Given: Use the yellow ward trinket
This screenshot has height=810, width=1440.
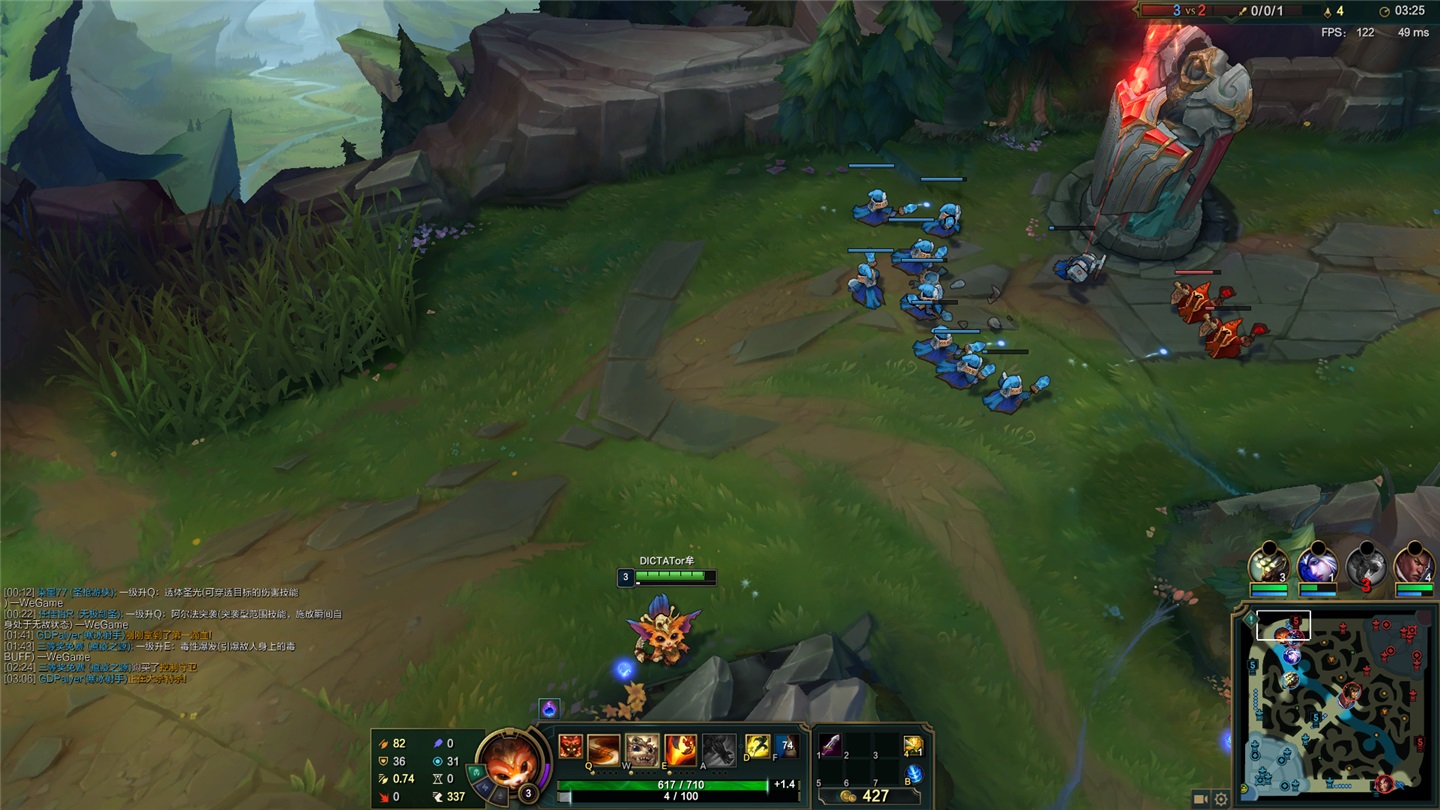Looking at the screenshot, I should click(x=912, y=745).
